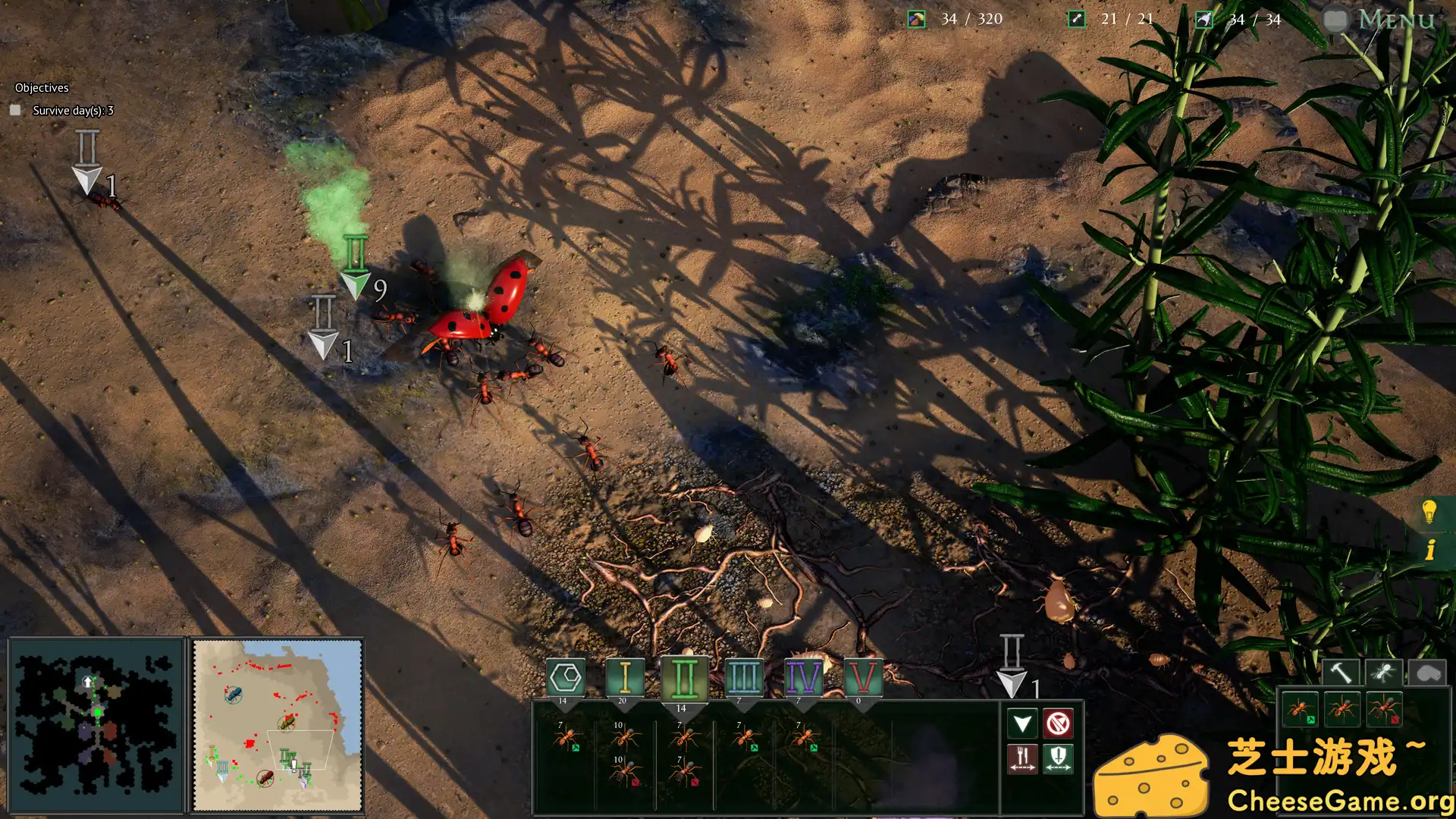Select control group III tab
This screenshot has height=819, width=1456.
743,677
